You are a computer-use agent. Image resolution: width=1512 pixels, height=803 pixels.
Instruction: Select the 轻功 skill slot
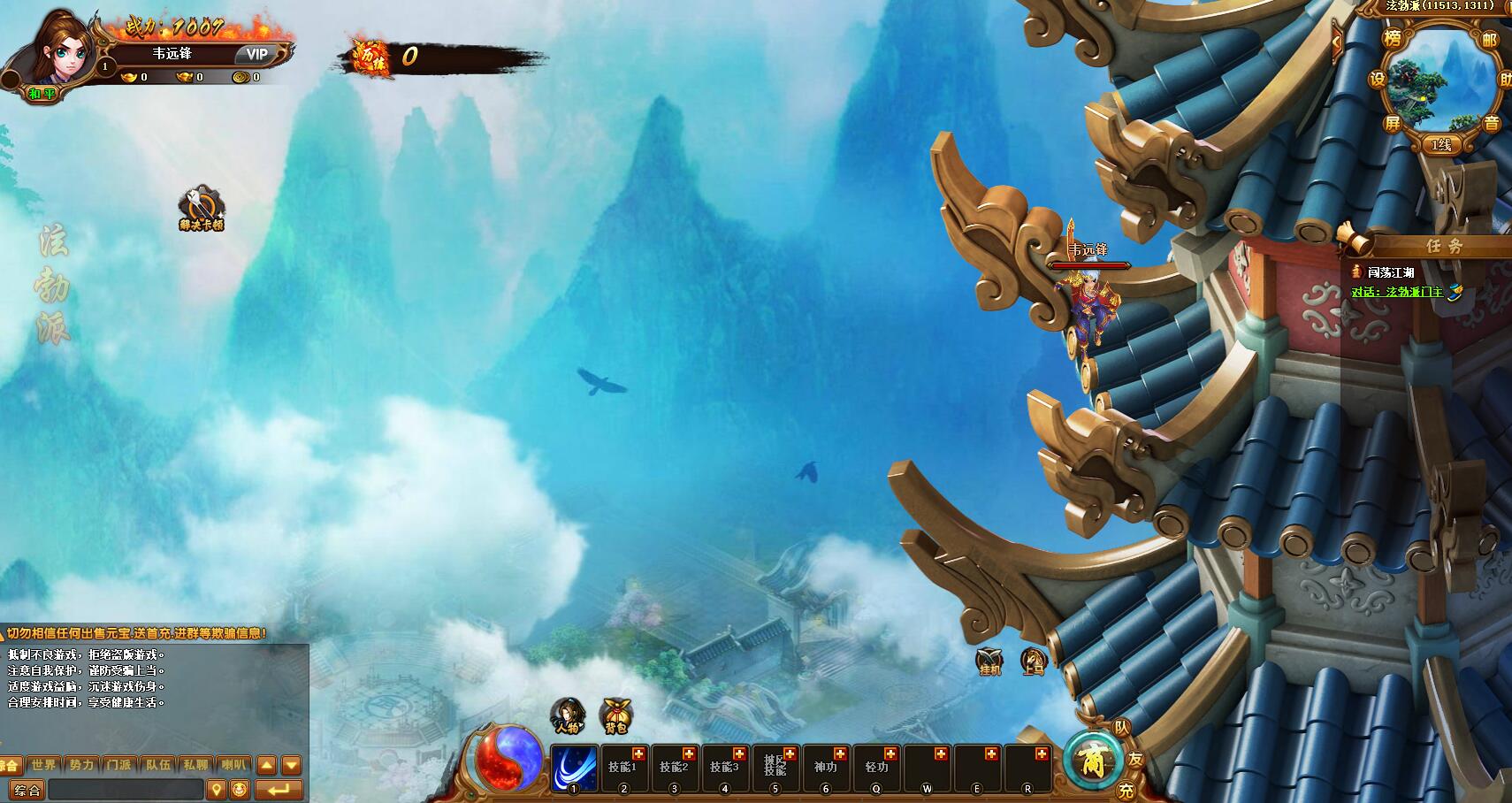(x=876, y=768)
